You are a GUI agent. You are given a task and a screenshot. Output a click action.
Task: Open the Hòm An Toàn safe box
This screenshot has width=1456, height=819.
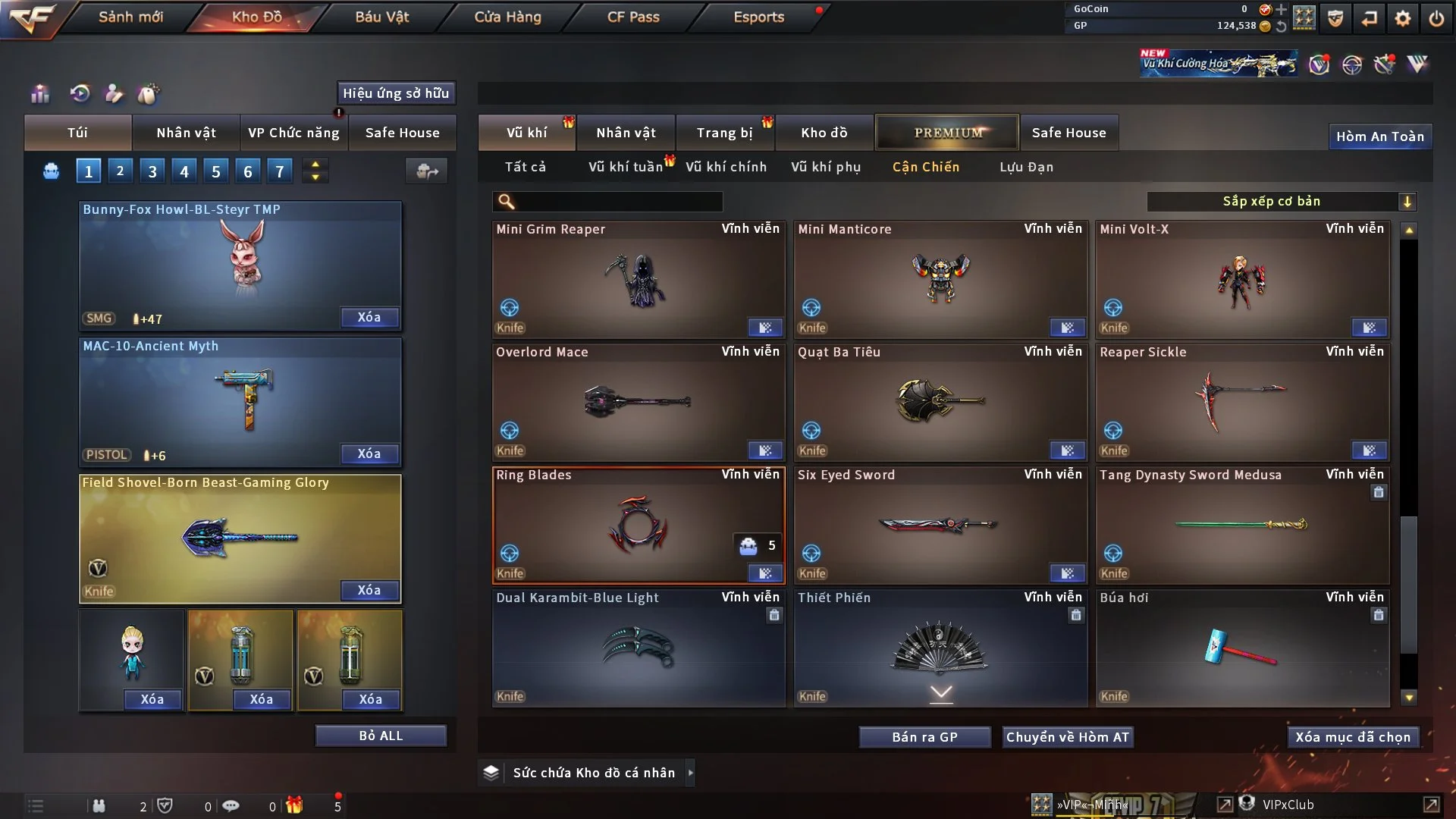(x=1379, y=136)
